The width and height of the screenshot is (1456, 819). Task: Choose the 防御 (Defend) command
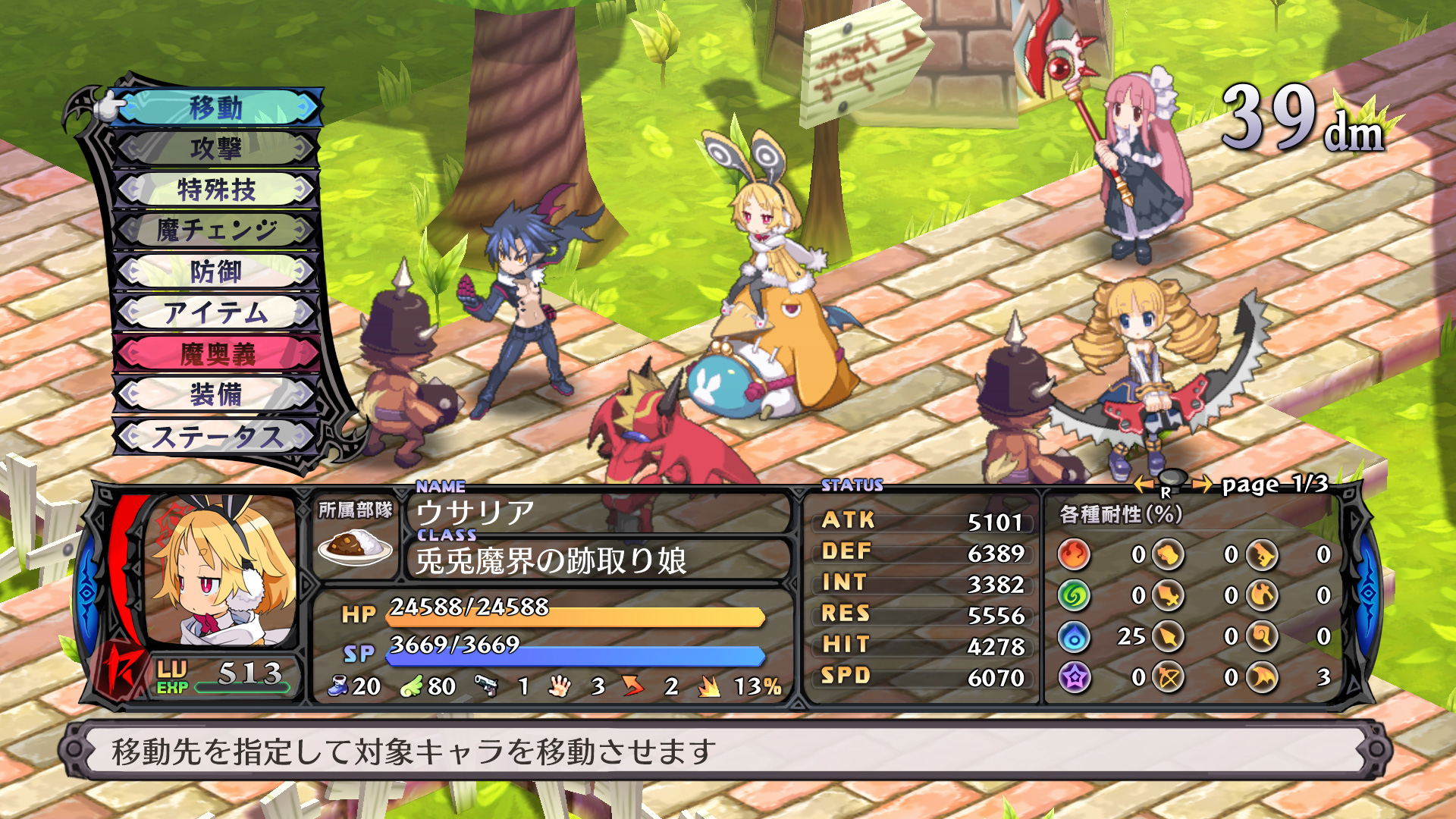click(217, 271)
